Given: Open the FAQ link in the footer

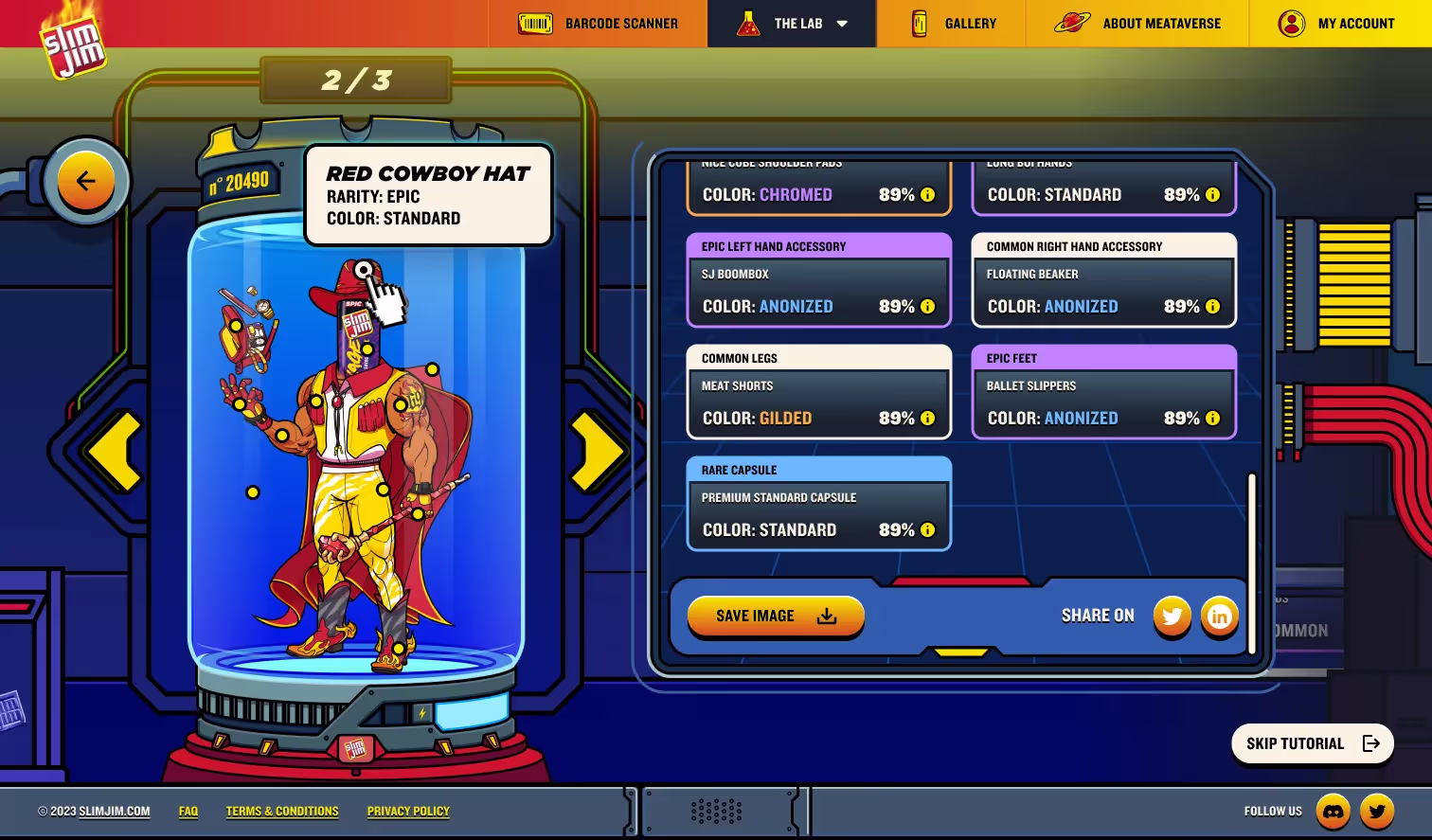Looking at the screenshot, I should pyautogui.click(x=188, y=811).
